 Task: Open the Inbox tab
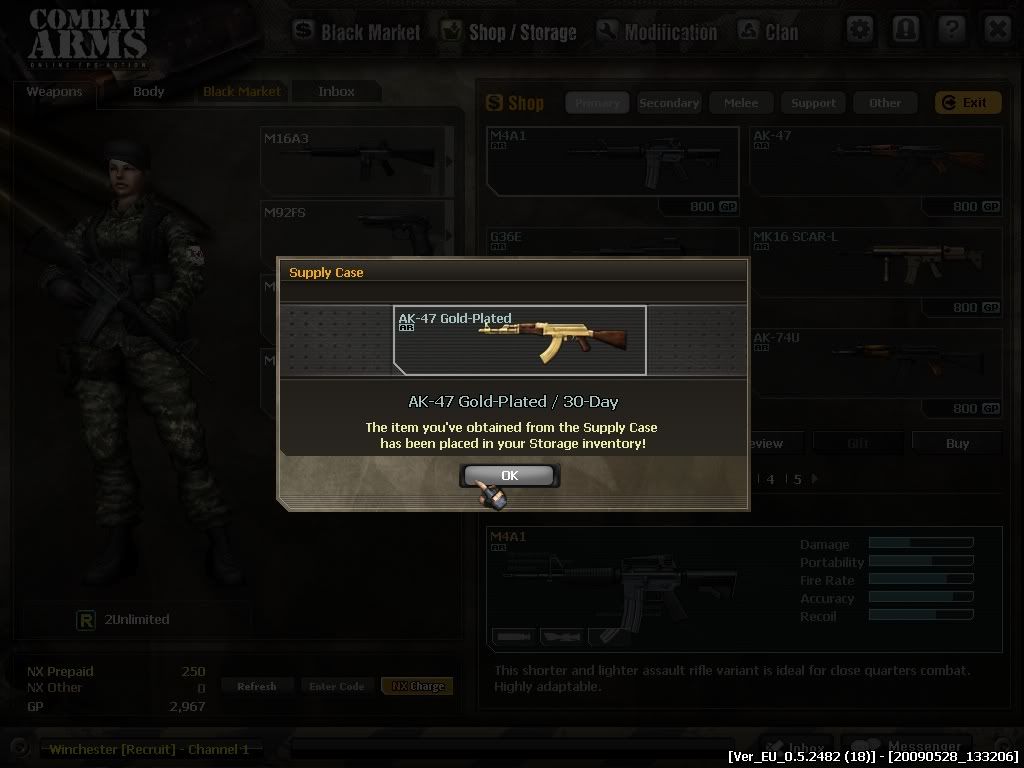[x=336, y=92]
